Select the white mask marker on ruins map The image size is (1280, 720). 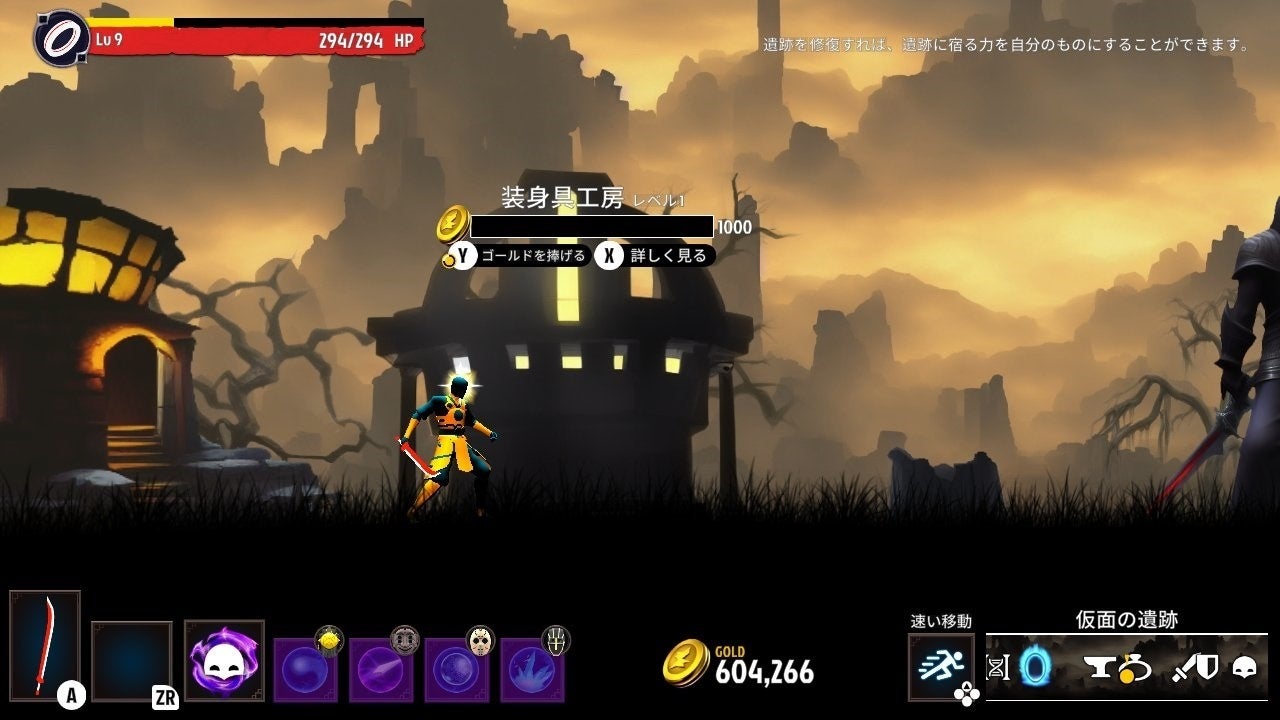pyautogui.click(x=1244, y=667)
